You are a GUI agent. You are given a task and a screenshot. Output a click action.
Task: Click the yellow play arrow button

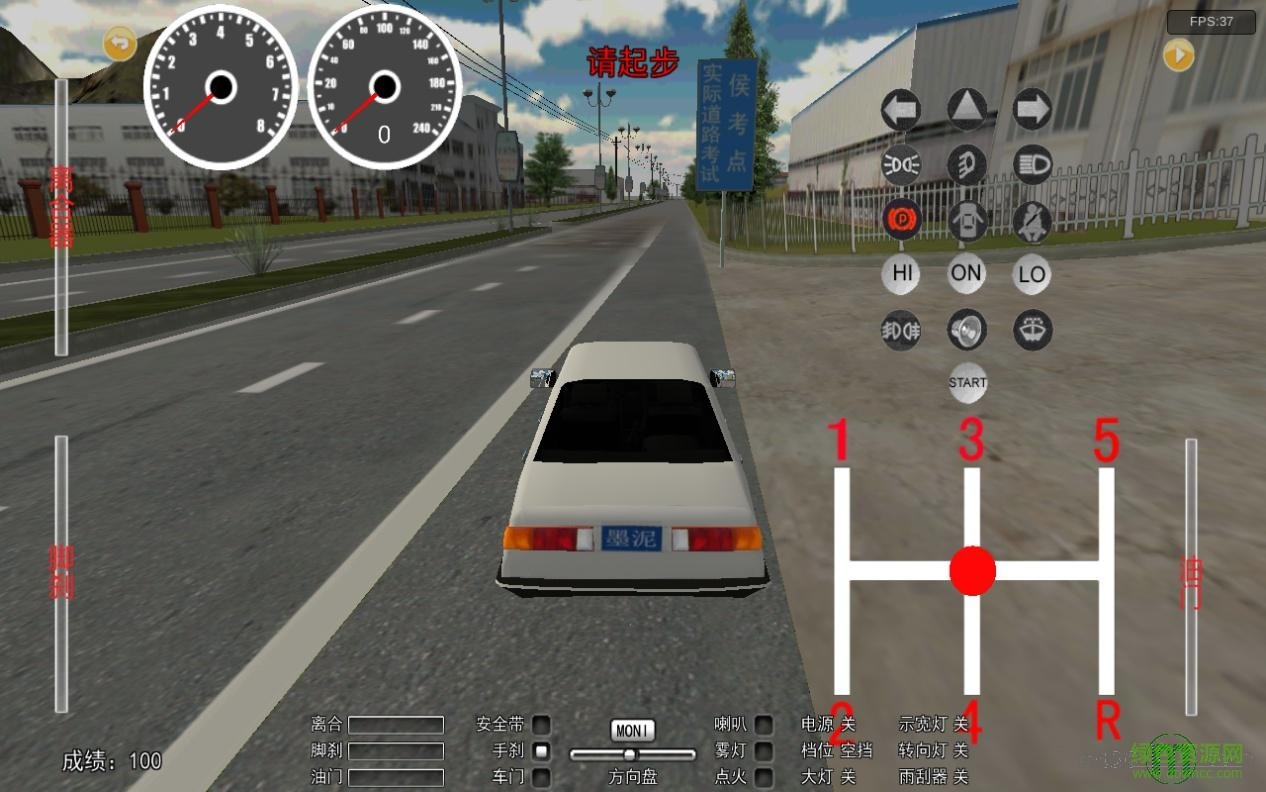pyautogui.click(x=1179, y=55)
